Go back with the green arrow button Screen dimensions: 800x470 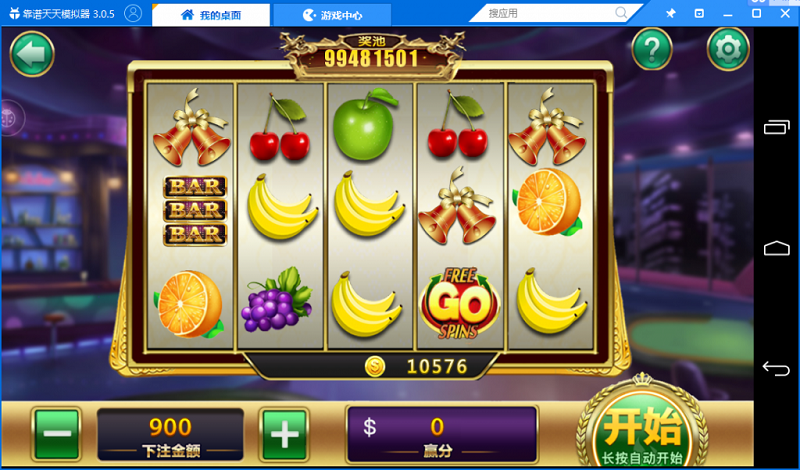(31, 54)
